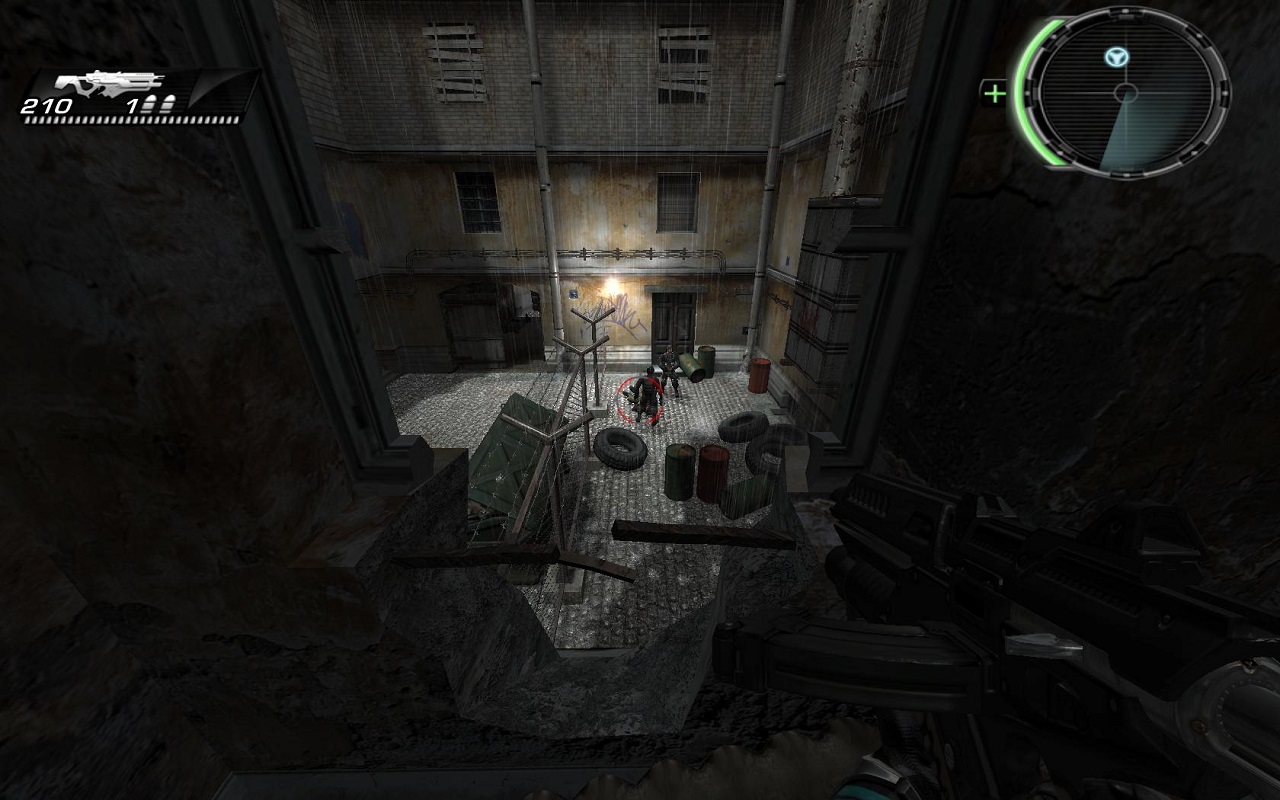Click the circular radar minimap
Viewport: 1280px width, 800px height.
pos(1127,93)
